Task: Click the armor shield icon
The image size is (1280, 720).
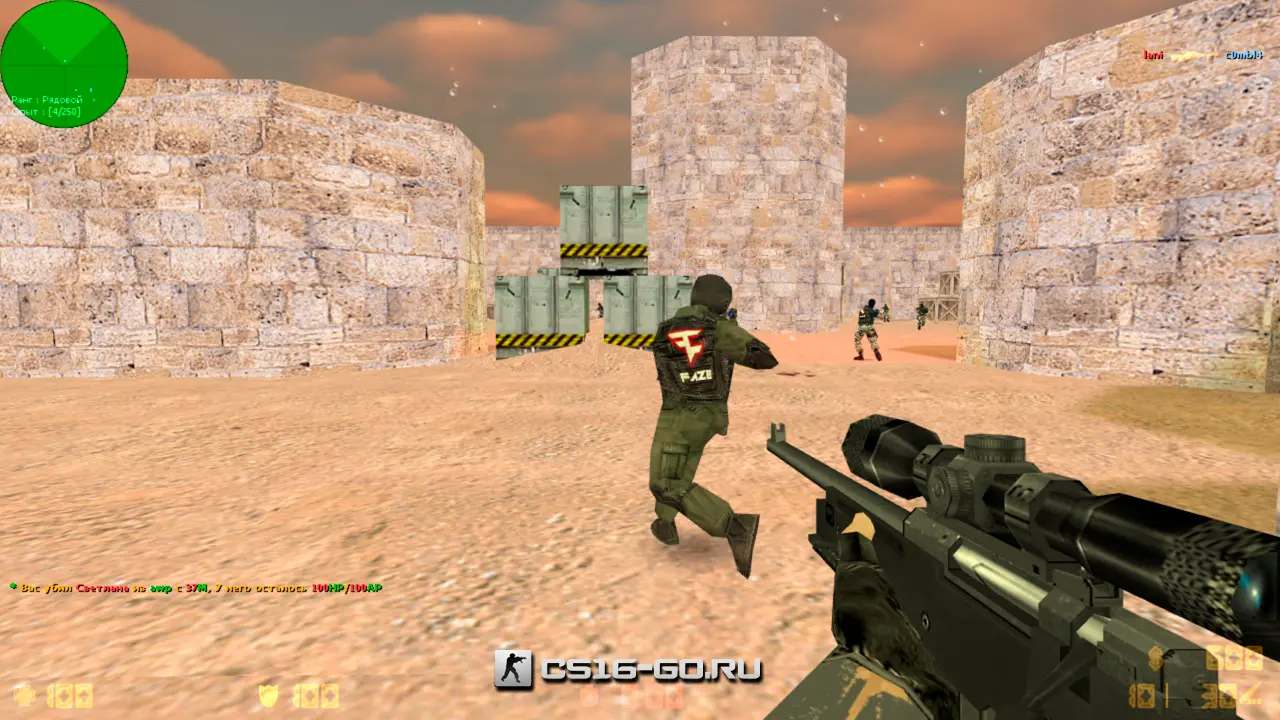Action: tap(268, 695)
